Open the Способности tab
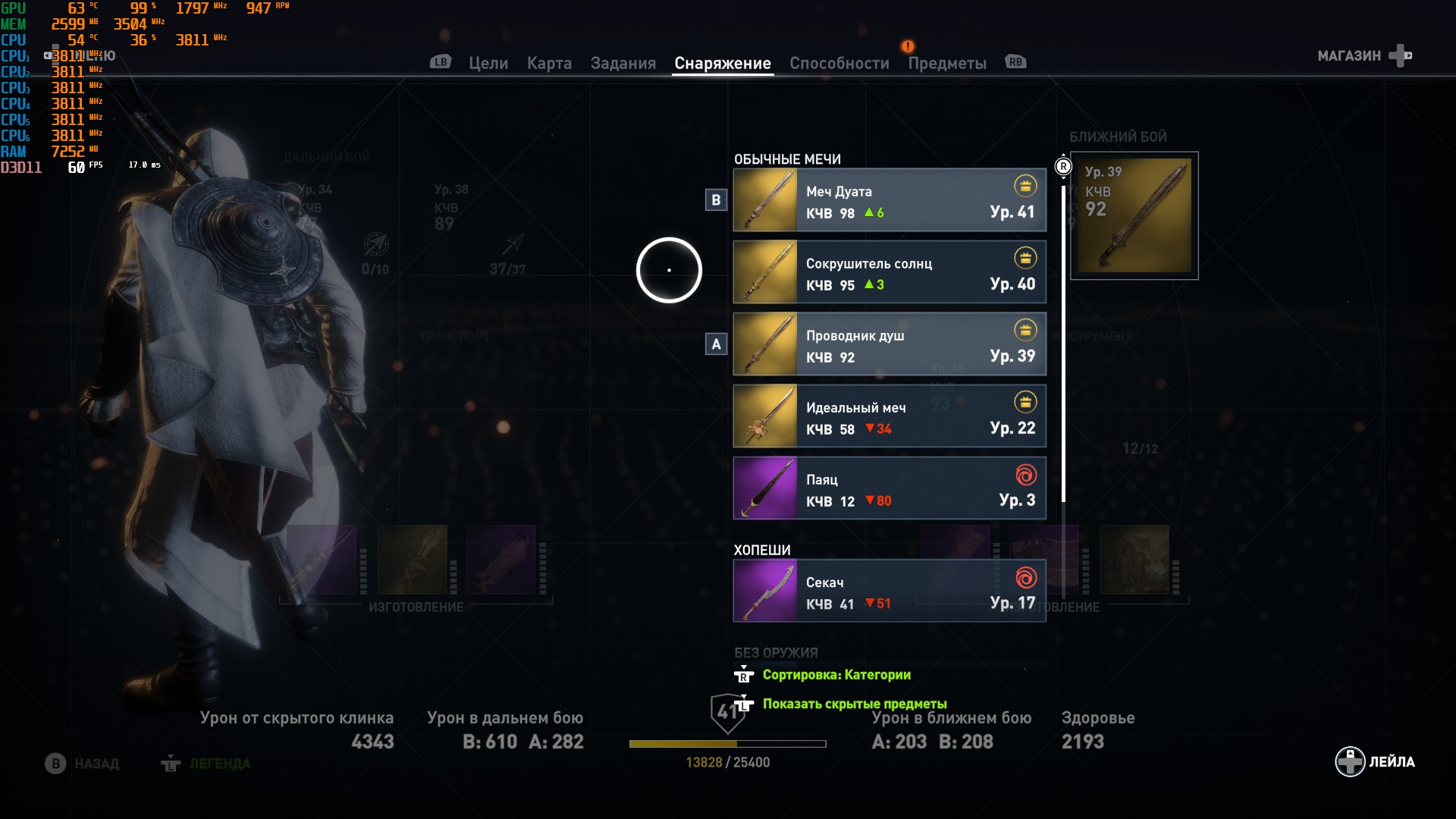 (839, 63)
